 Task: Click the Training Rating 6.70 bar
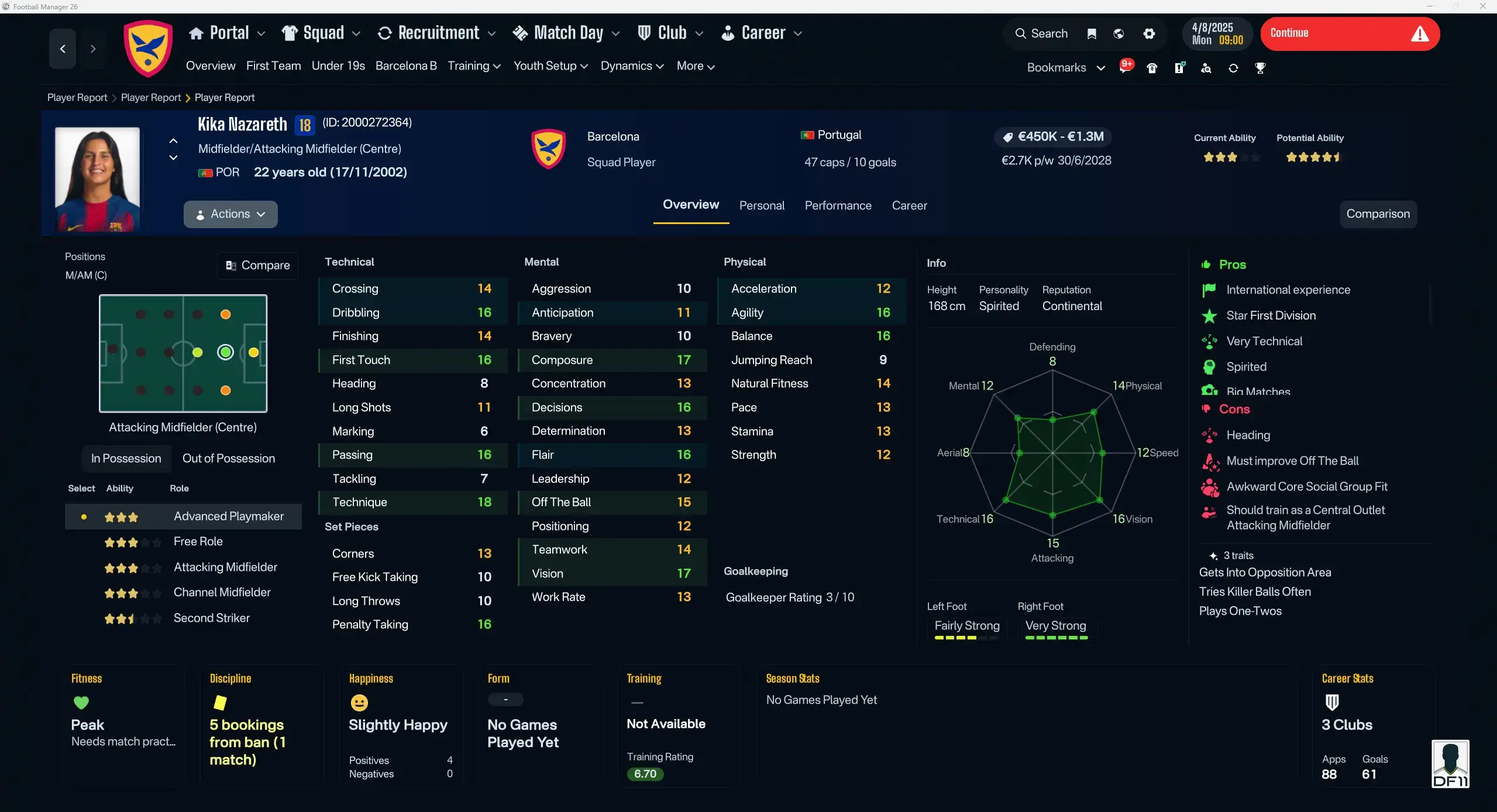coord(644,773)
